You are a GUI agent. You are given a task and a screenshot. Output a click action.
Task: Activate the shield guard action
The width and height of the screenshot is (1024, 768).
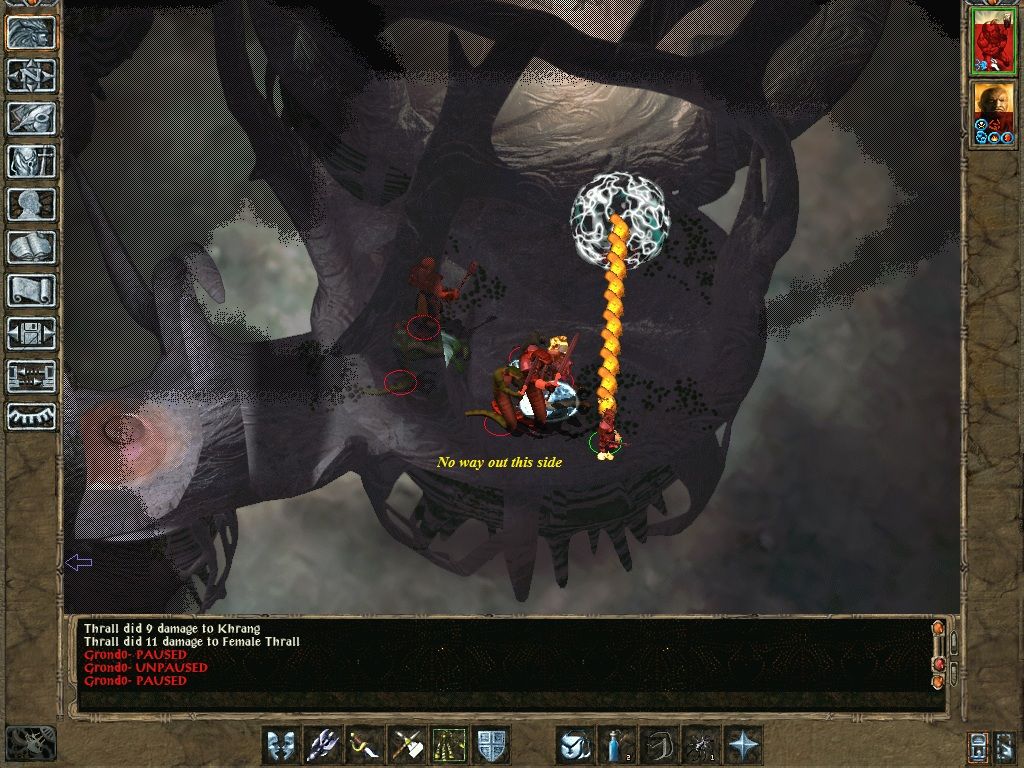[x=491, y=745]
